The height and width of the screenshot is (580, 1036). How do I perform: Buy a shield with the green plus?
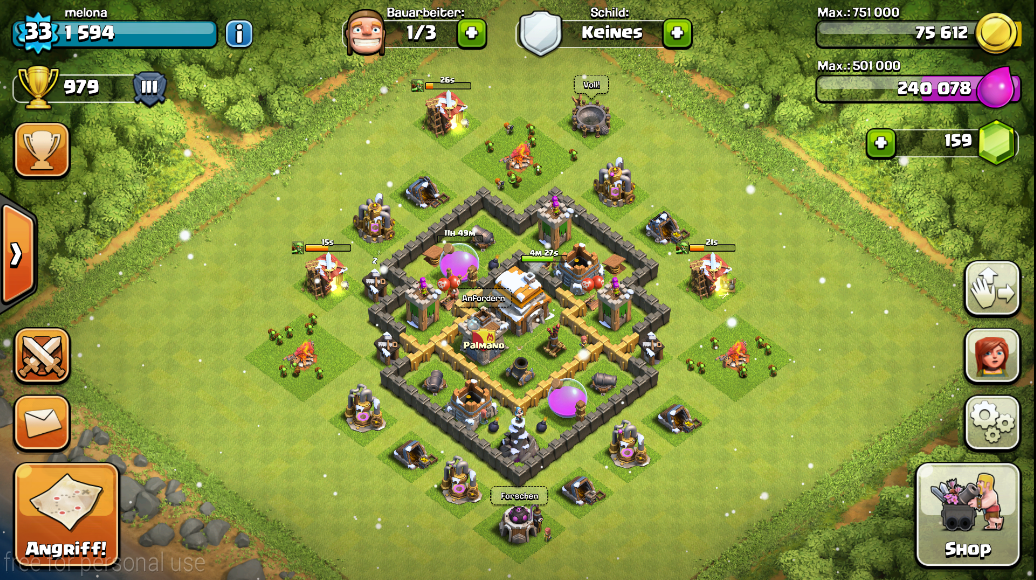pyautogui.click(x=677, y=33)
